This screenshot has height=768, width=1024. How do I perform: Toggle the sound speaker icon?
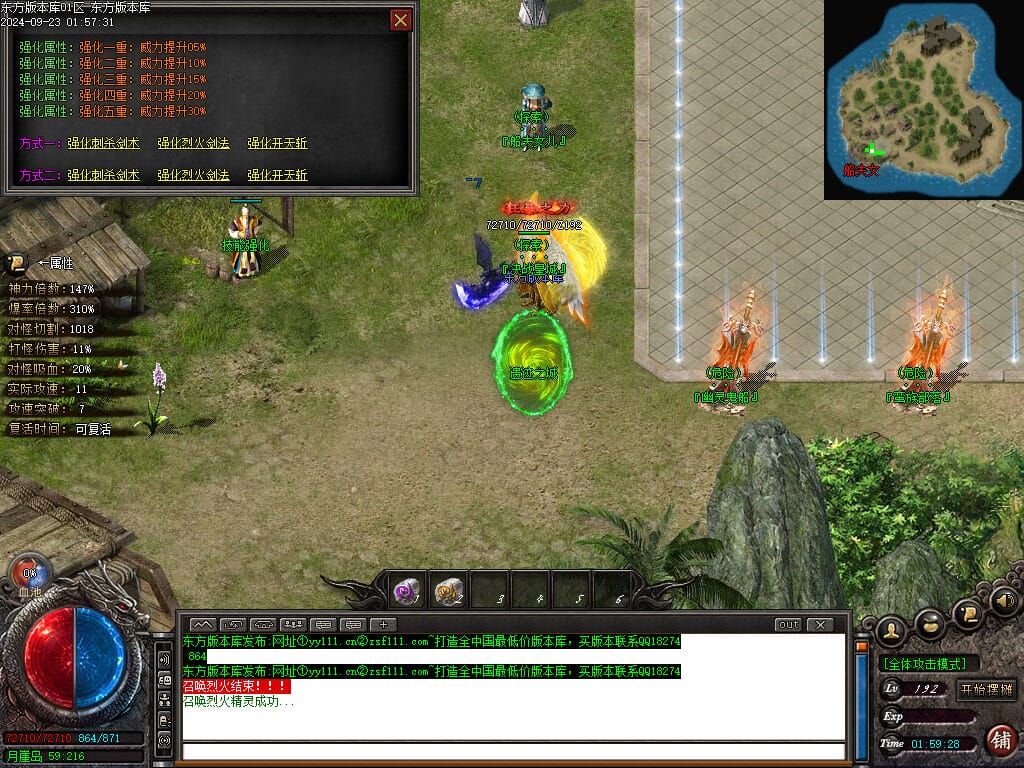click(x=1004, y=601)
